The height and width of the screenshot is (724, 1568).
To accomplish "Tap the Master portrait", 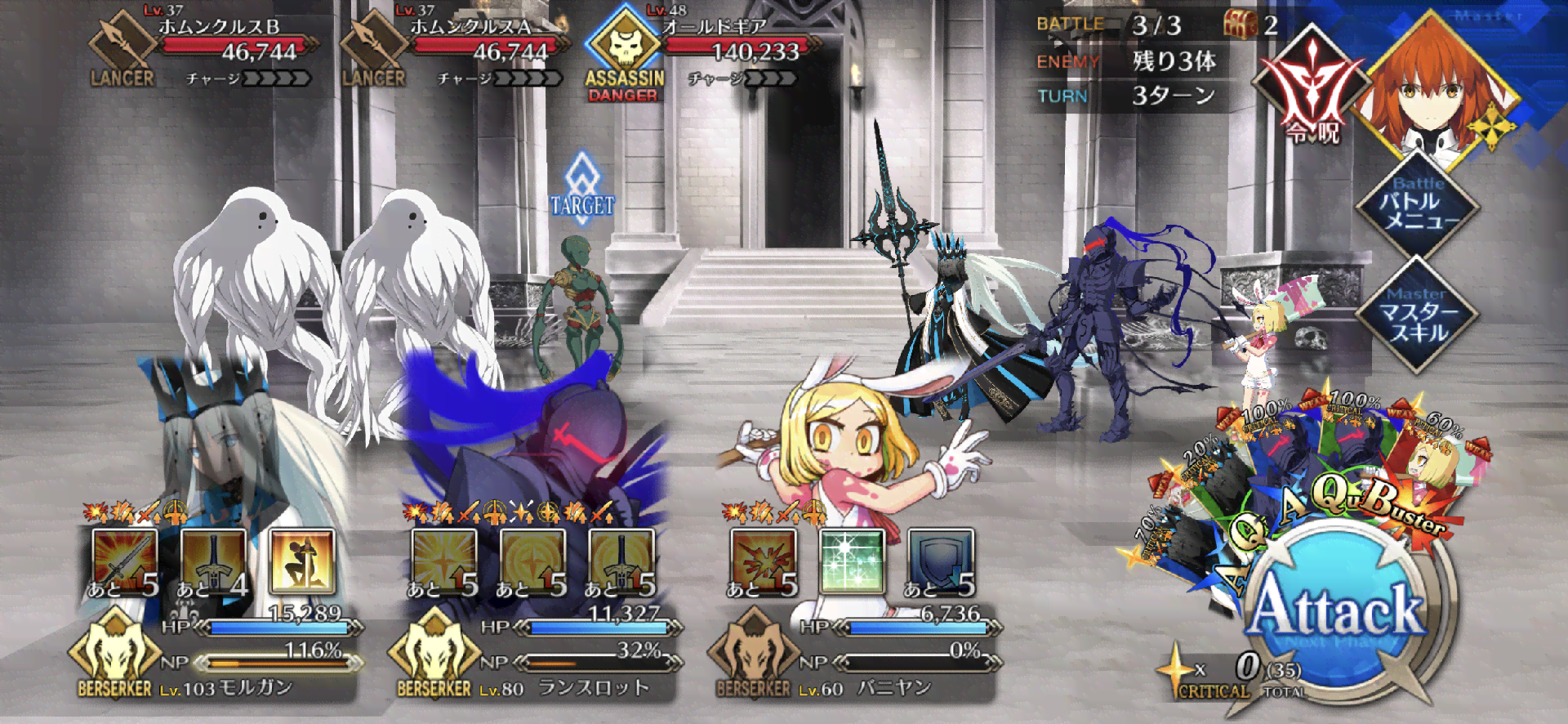I will tap(1437, 86).
